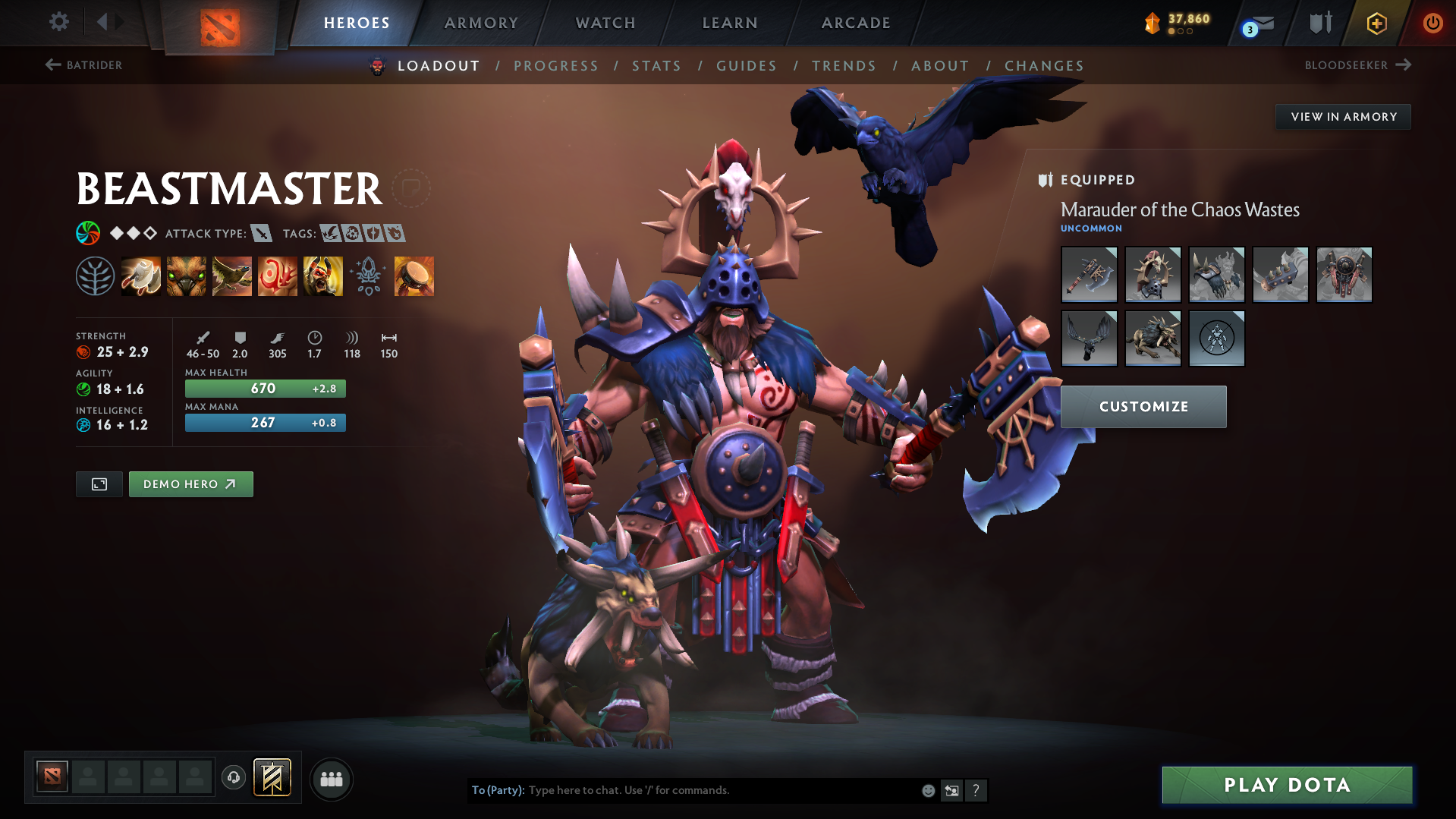Open the friends list group icon
1456x819 pixels.
[x=331, y=779]
